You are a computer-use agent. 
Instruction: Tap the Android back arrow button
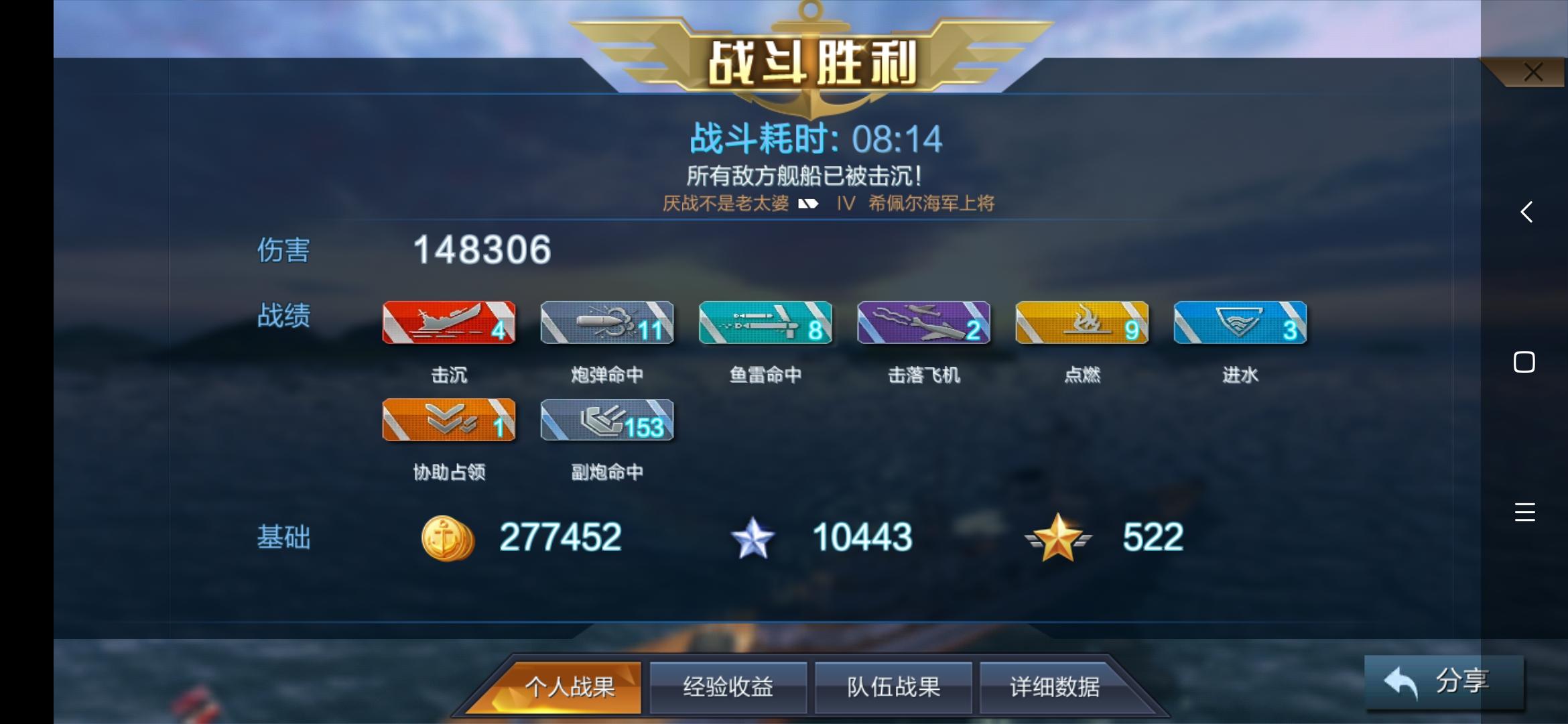pyautogui.click(x=1526, y=212)
